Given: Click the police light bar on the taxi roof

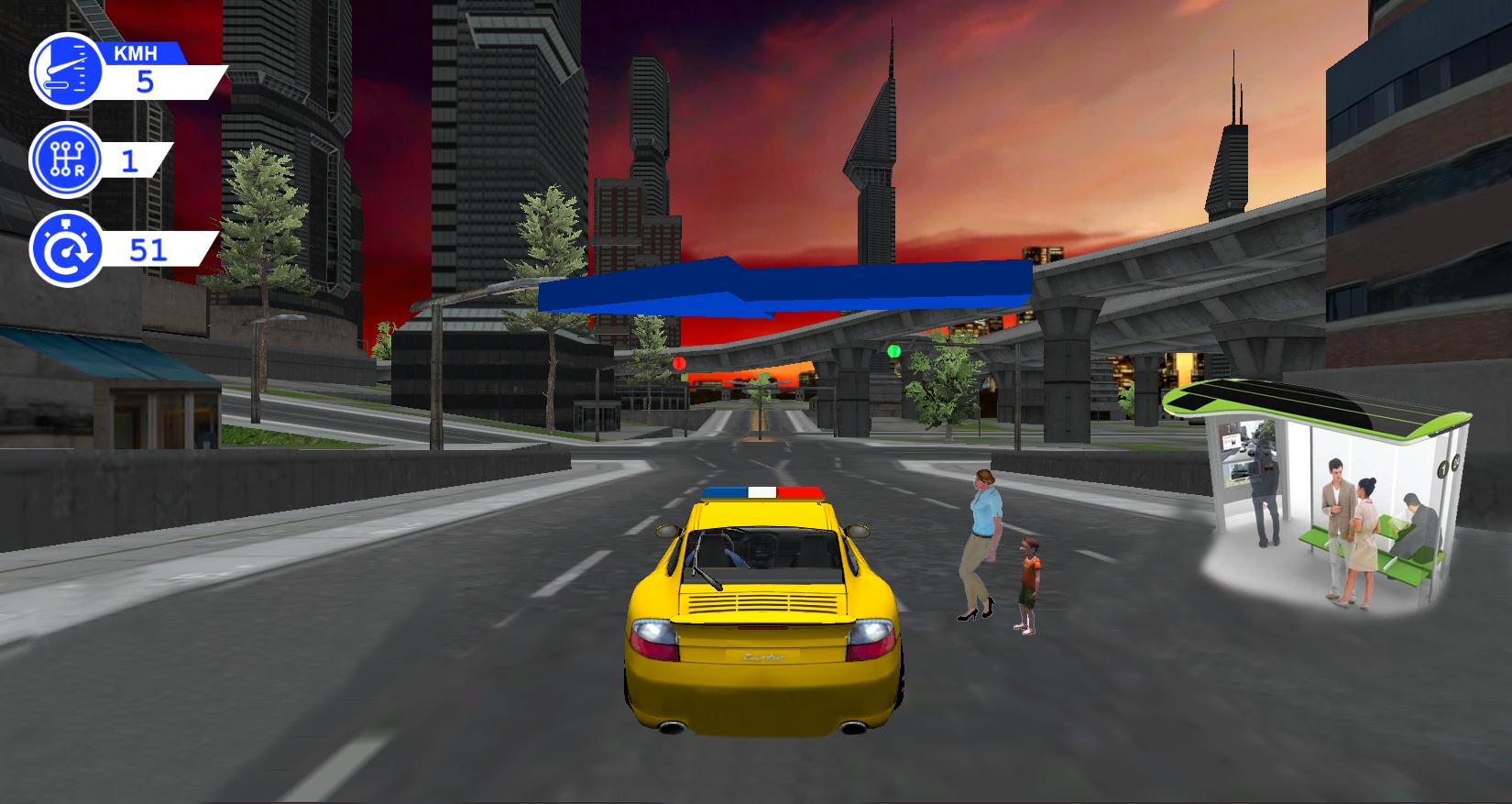Looking at the screenshot, I should point(761,491).
